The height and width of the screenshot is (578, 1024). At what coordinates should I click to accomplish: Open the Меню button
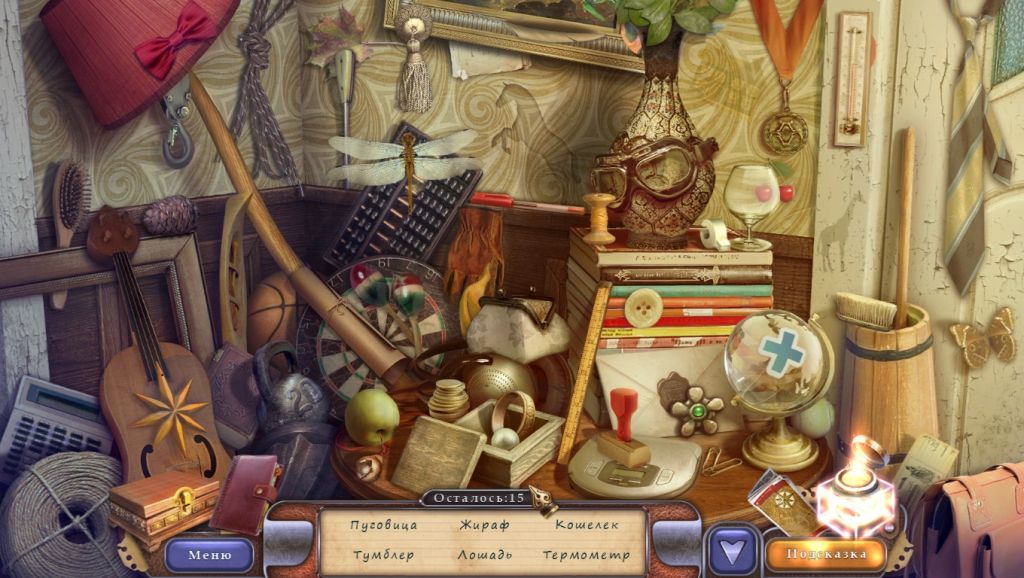coord(209,554)
